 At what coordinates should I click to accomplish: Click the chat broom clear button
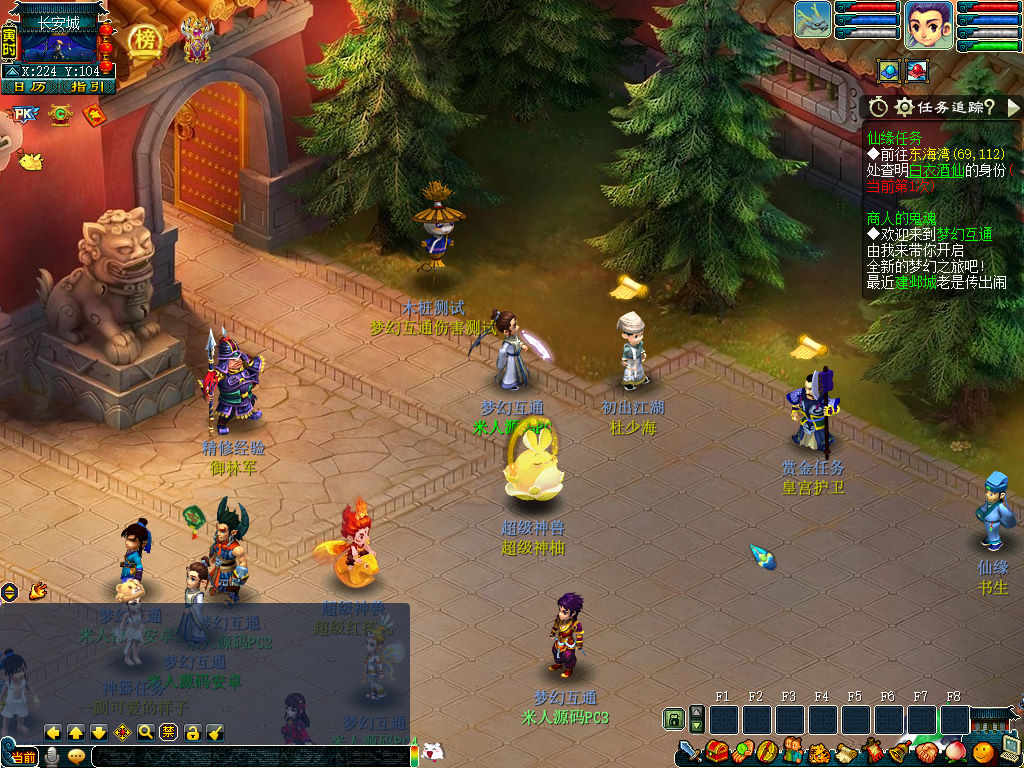[215, 732]
